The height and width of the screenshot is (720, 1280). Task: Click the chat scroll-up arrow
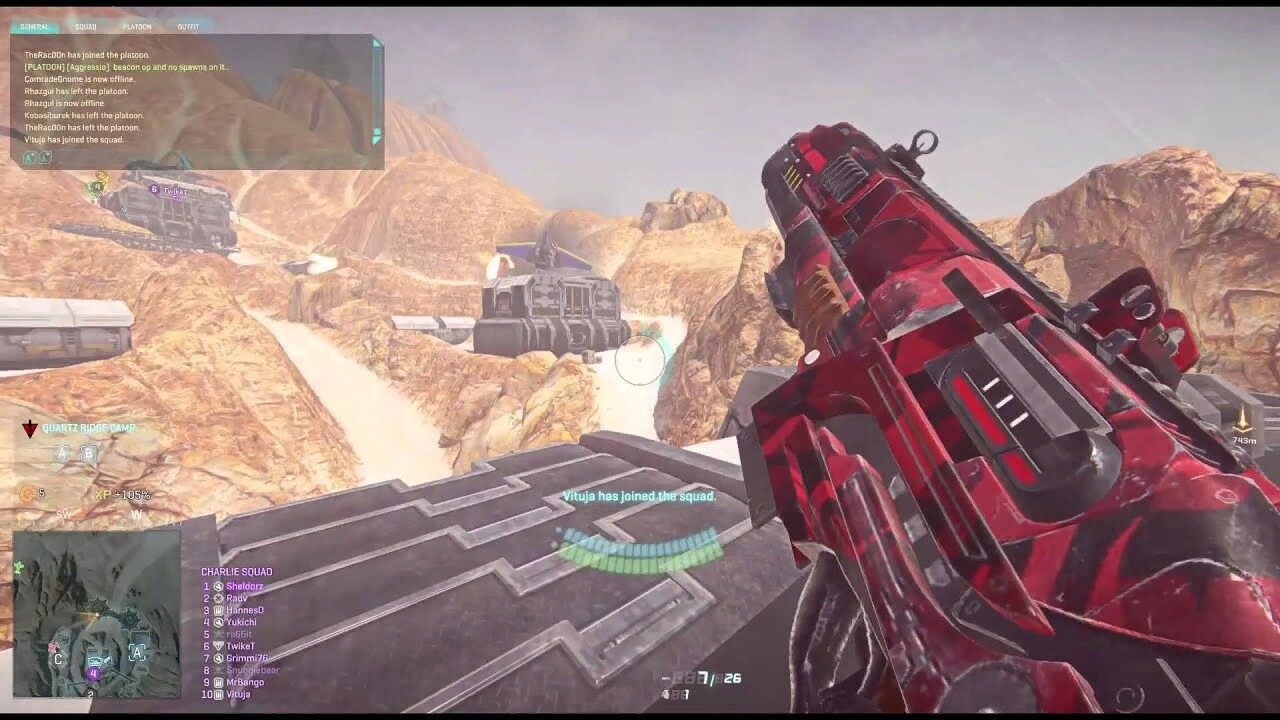point(377,44)
